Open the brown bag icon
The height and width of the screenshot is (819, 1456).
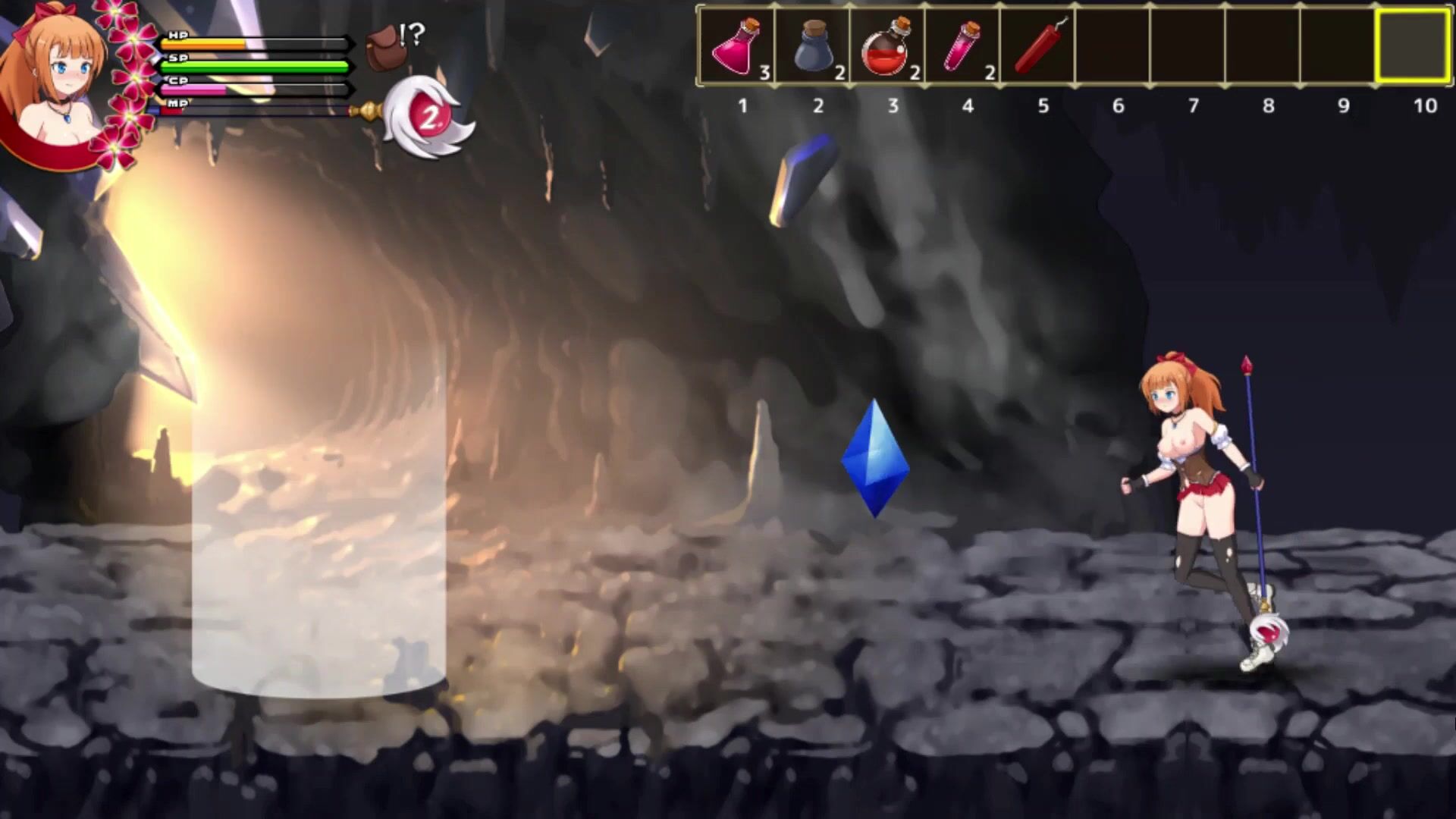click(x=383, y=47)
